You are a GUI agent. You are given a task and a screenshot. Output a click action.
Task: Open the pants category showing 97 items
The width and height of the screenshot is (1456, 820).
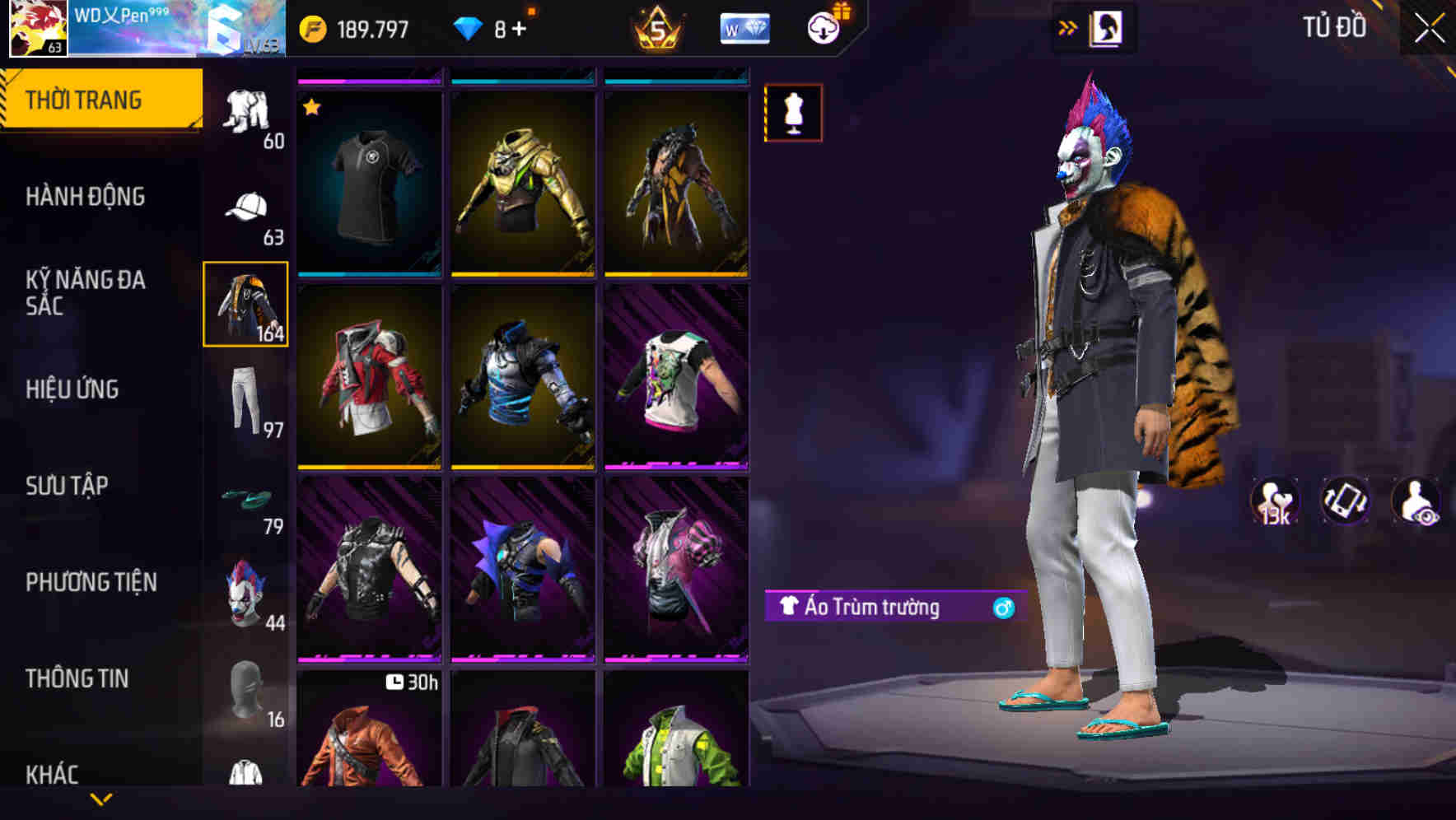click(245, 403)
